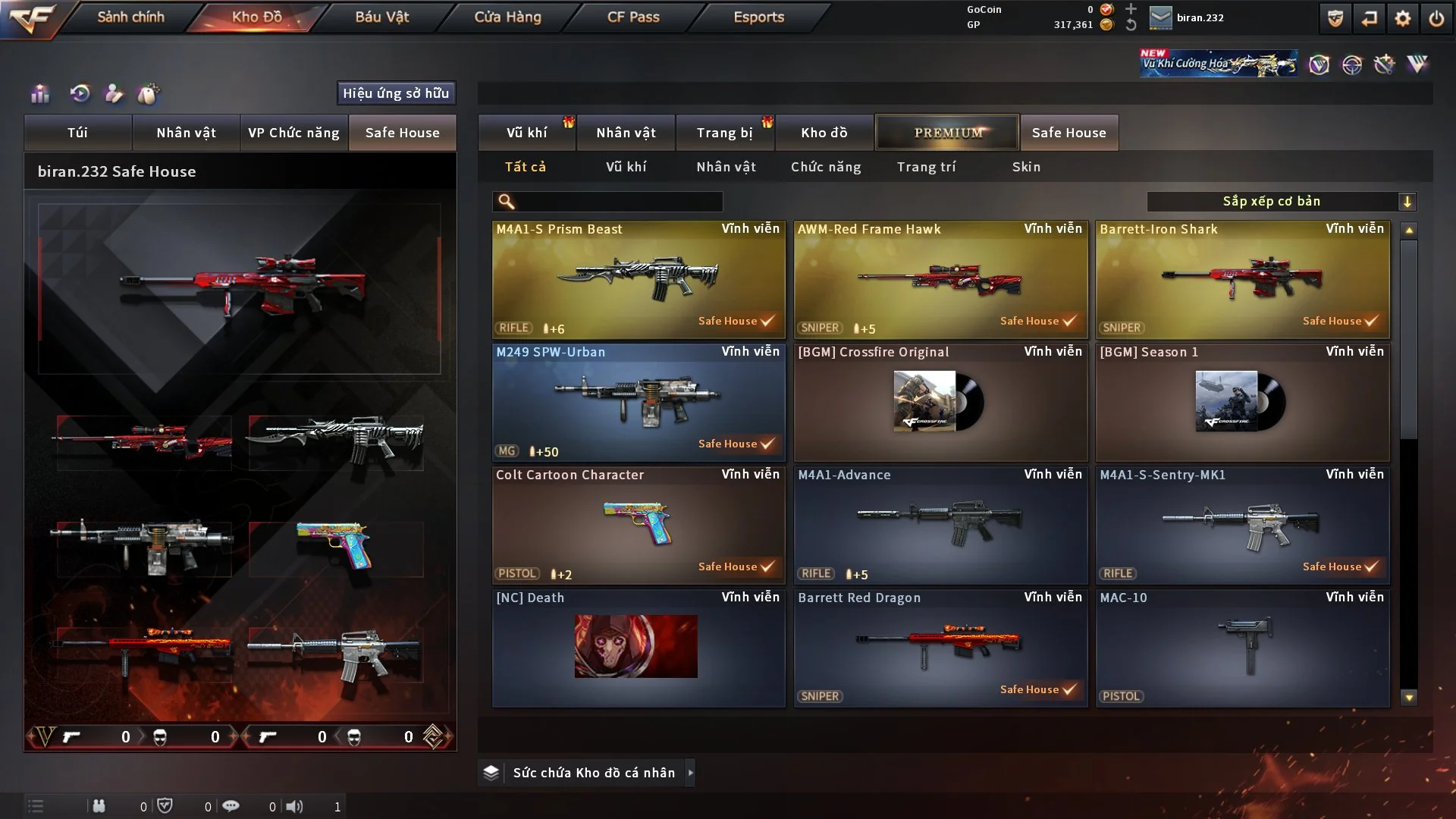1456x819 pixels.
Task: Open the PREMIUM tab
Action: (x=947, y=133)
